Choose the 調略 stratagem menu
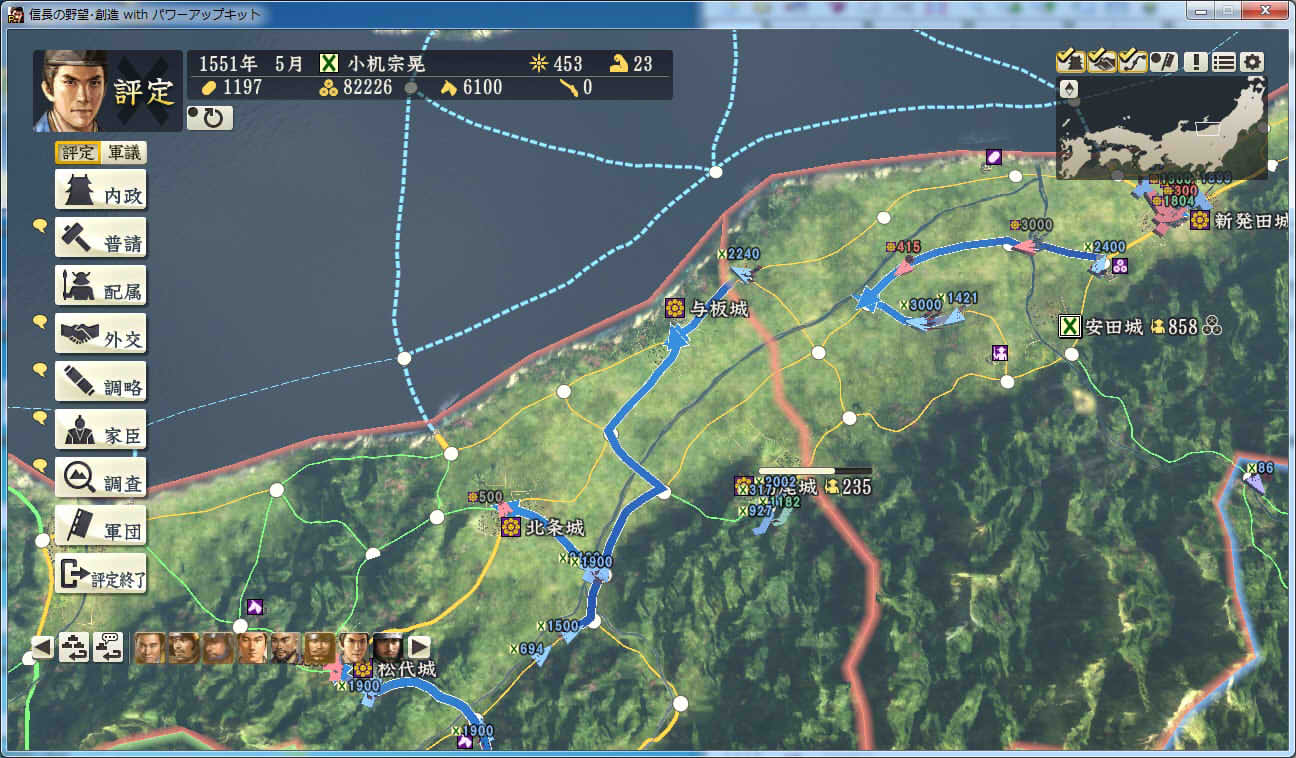This screenshot has width=1296, height=758. (100, 382)
